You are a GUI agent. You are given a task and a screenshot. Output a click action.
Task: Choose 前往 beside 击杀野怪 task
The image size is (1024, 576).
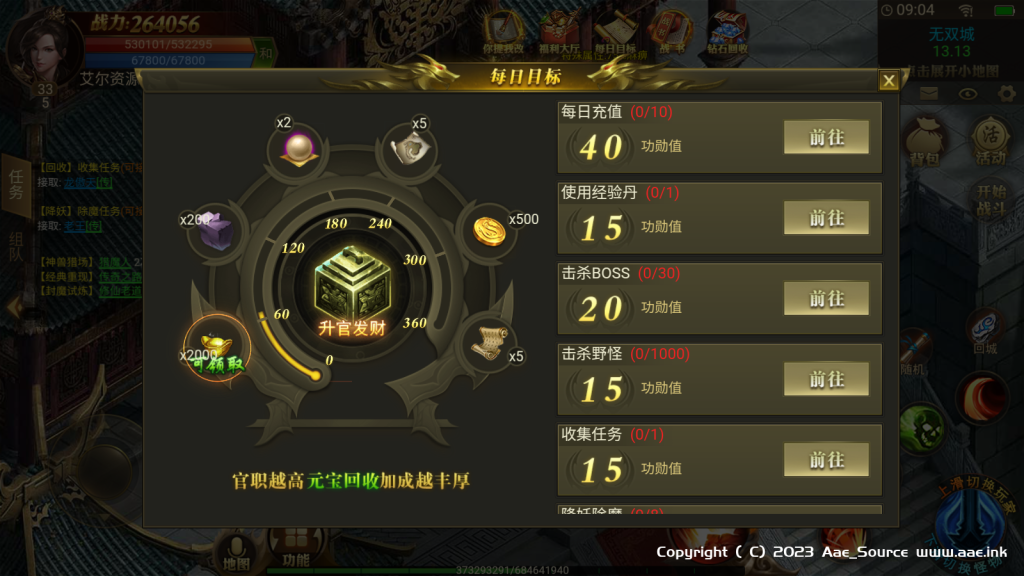pos(826,380)
